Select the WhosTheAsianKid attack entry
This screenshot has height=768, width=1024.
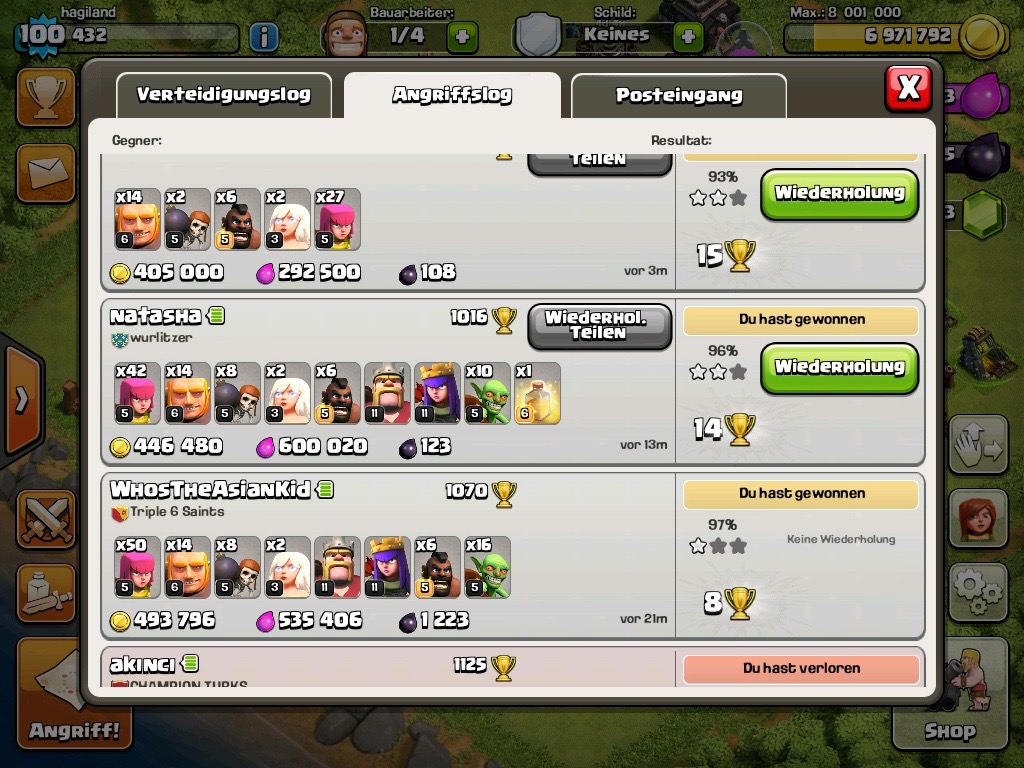[x=210, y=490]
